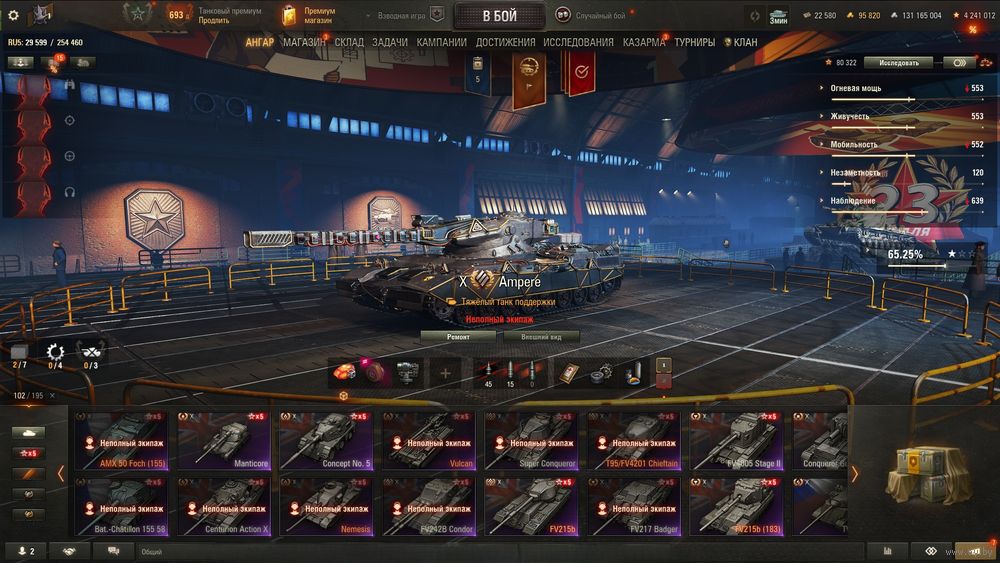Open the СКЛАД tab
The width and height of the screenshot is (1000, 563).
click(x=349, y=43)
